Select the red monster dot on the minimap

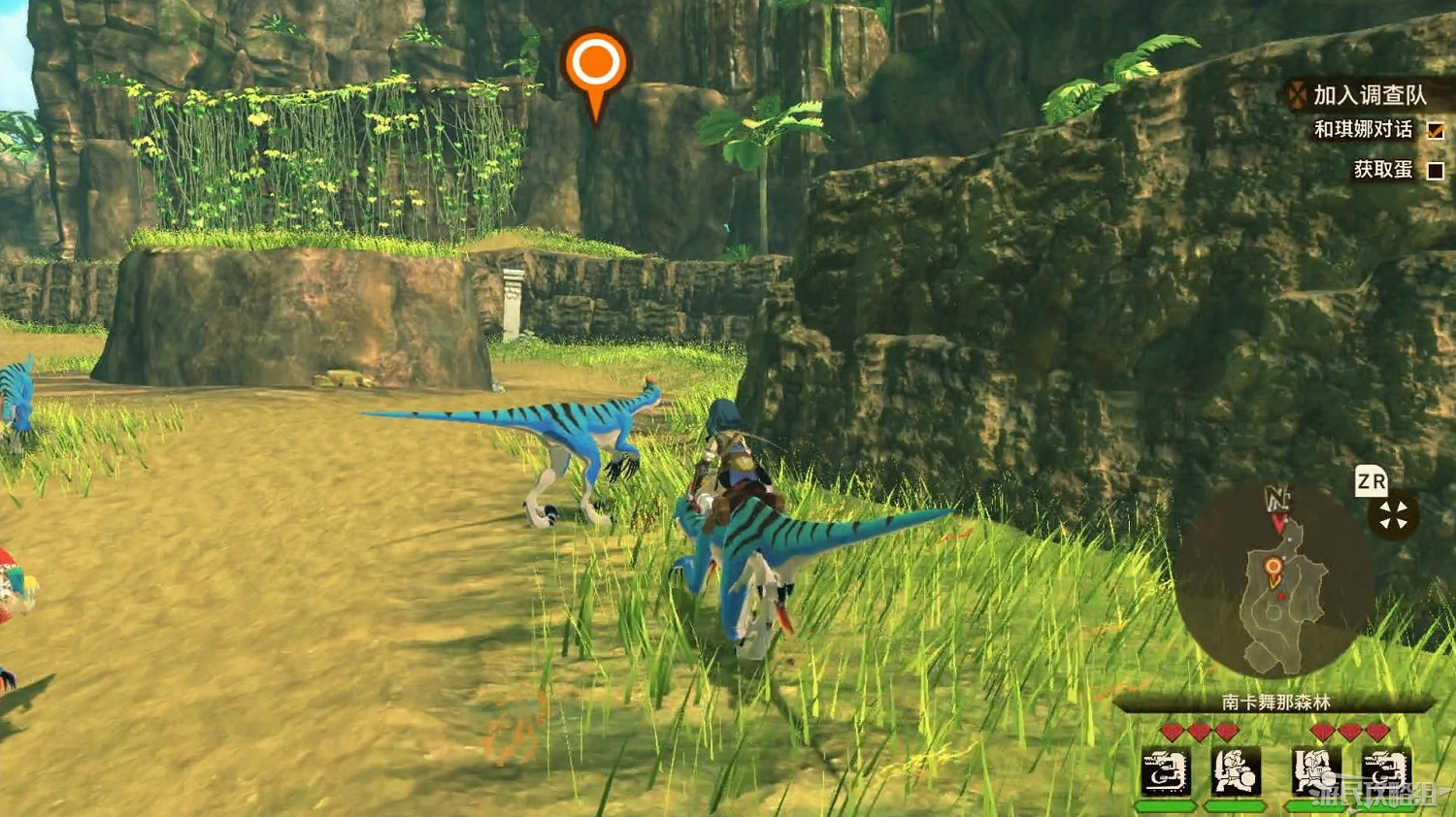(1280, 595)
